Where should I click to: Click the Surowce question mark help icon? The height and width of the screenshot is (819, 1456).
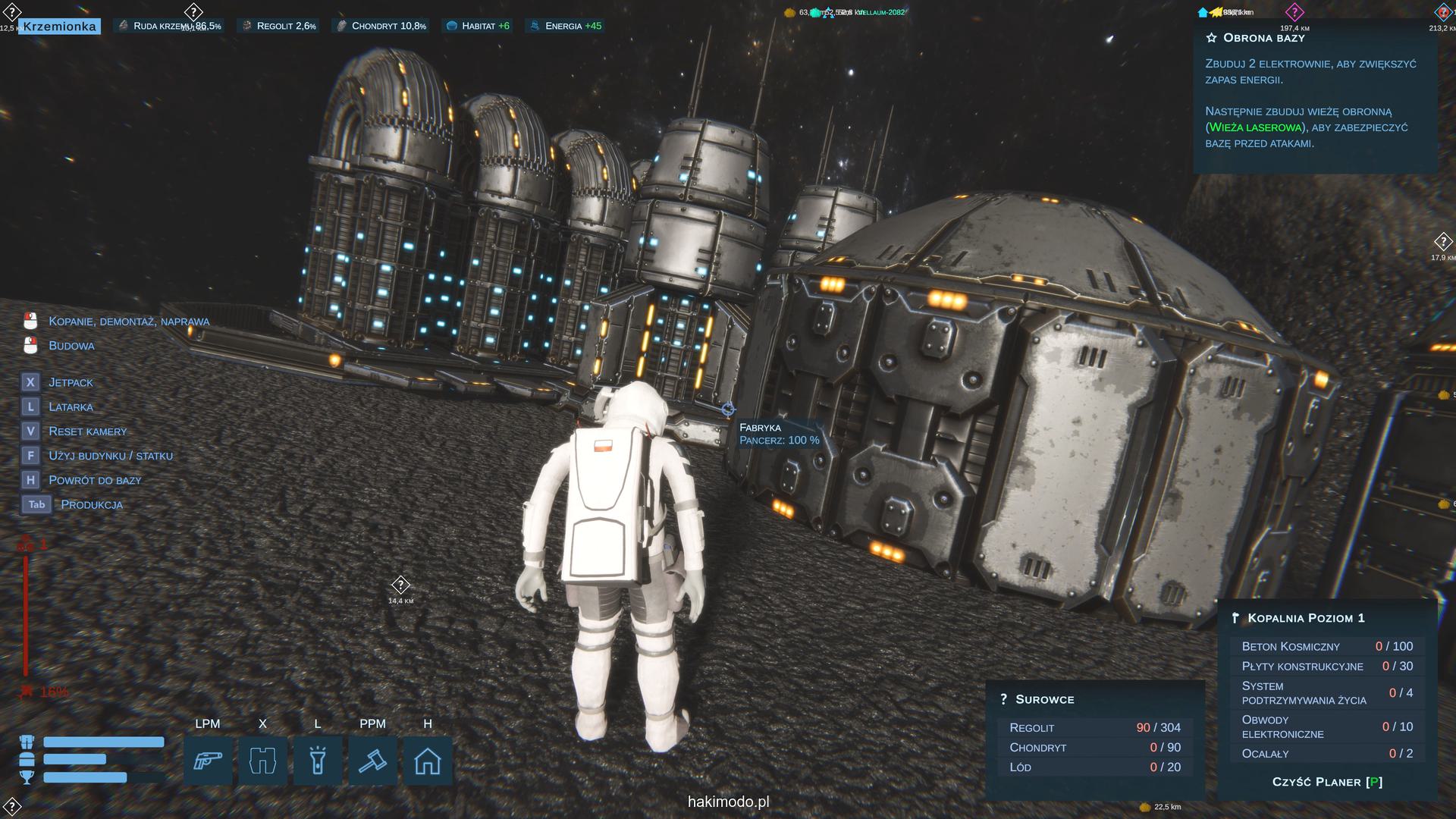pyautogui.click(x=1003, y=699)
